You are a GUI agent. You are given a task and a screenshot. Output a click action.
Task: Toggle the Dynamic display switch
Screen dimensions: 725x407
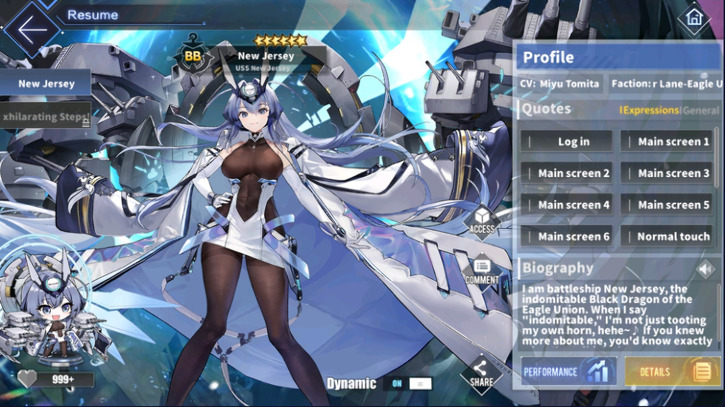pyautogui.click(x=407, y=383)
